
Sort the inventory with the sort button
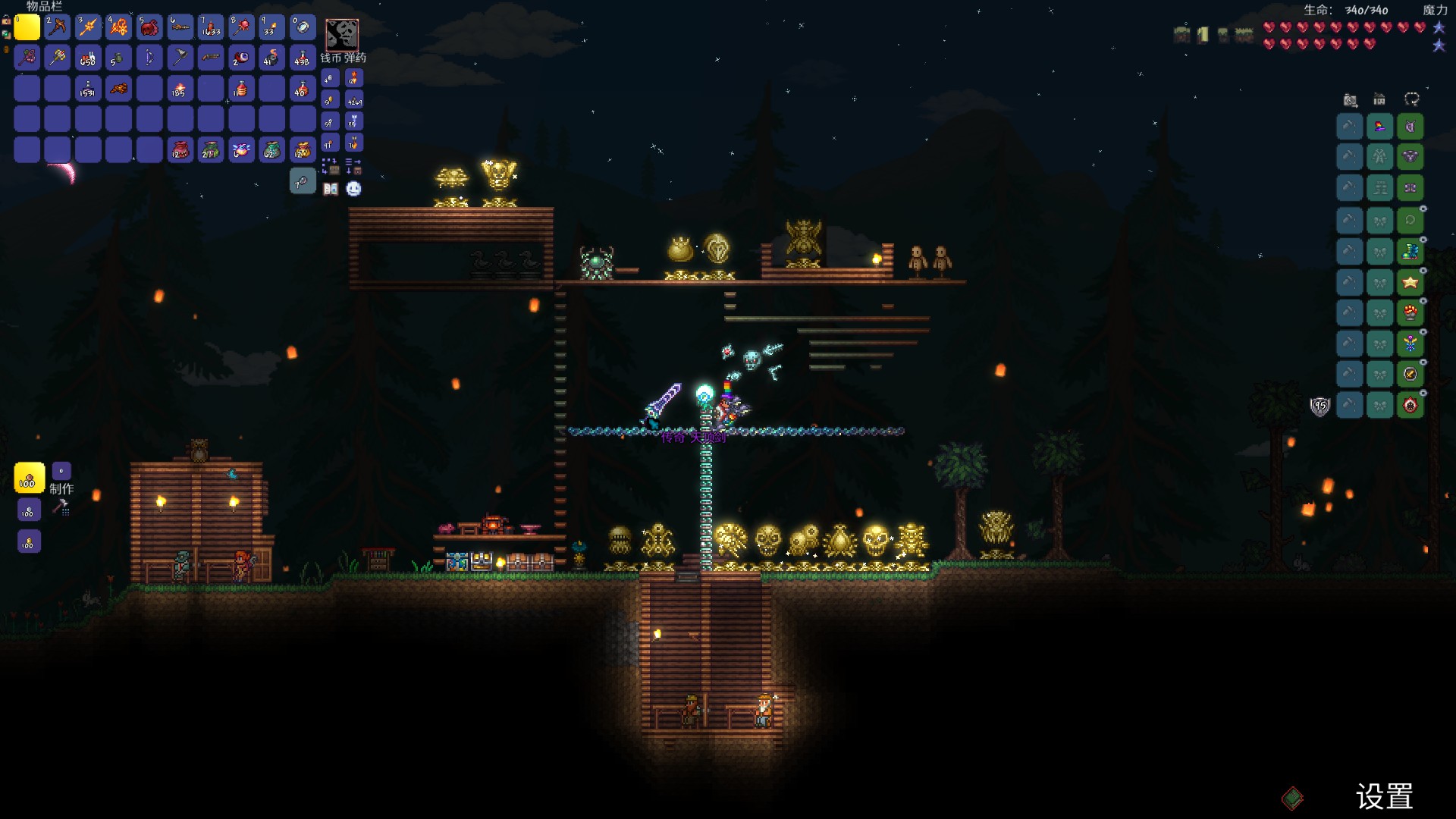353,166
